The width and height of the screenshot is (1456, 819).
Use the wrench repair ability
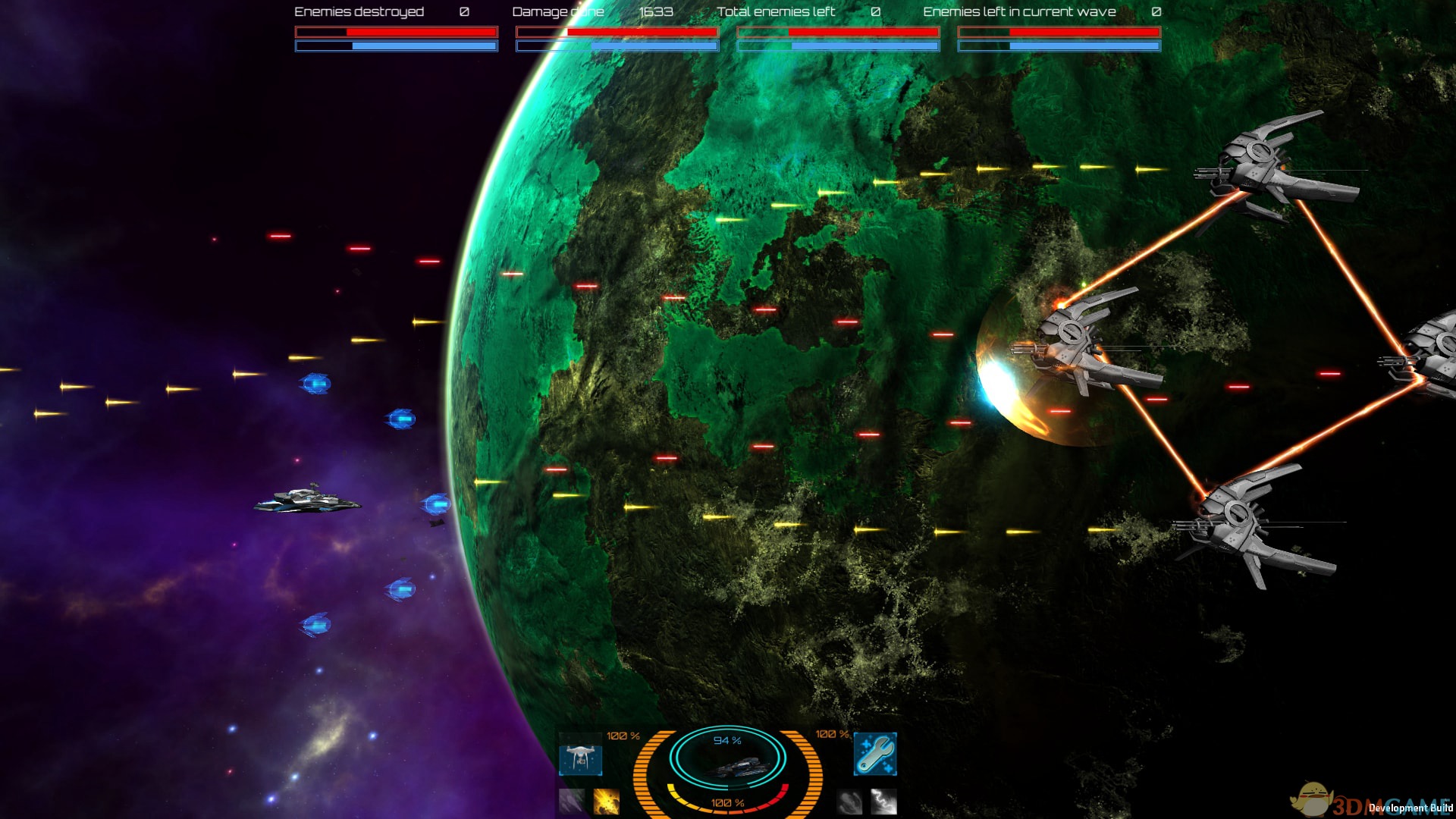click(x=875, y=753)
